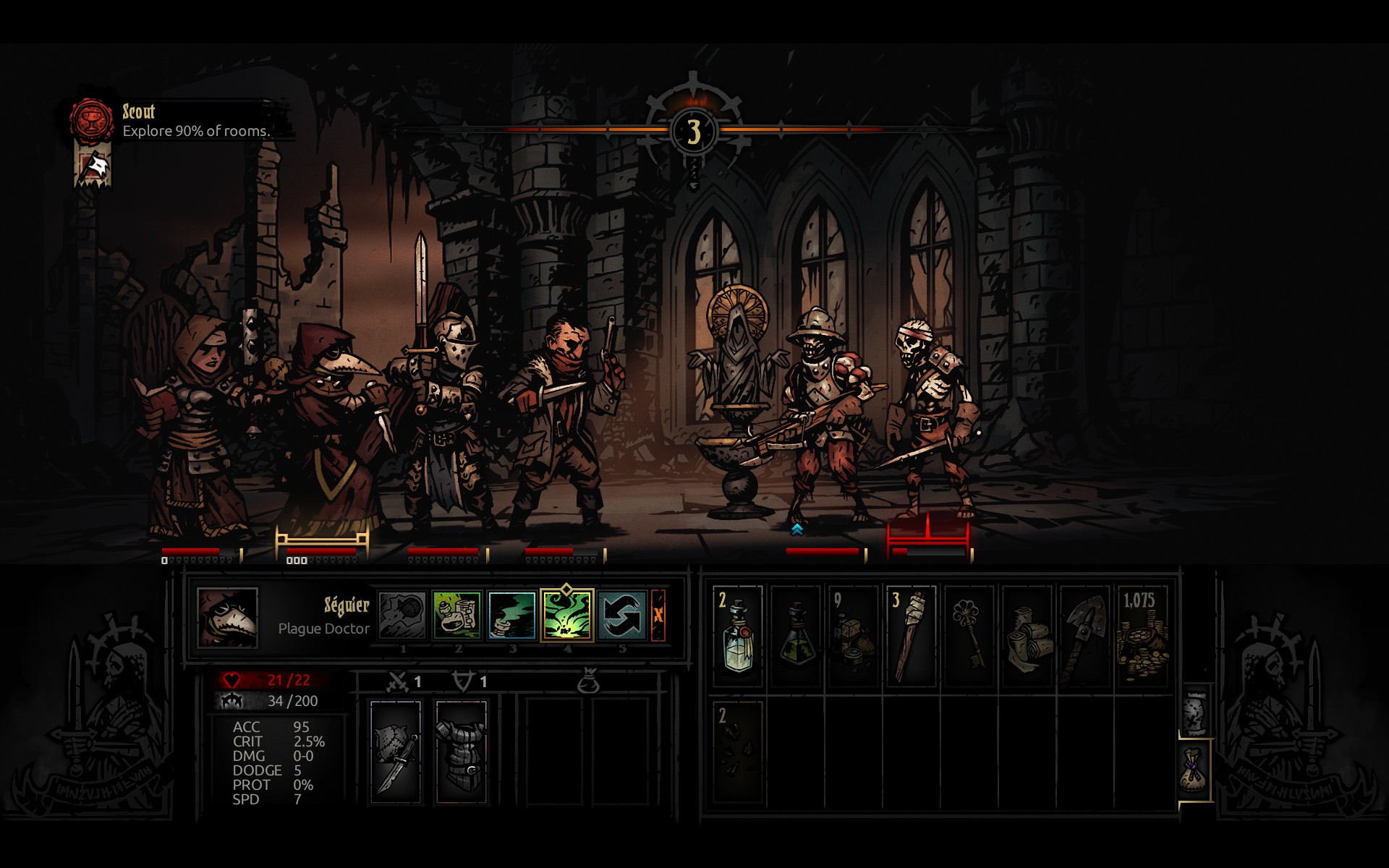Select the bright green burst skill
This screenshot has height=868, width=1389.
[567, 615]
